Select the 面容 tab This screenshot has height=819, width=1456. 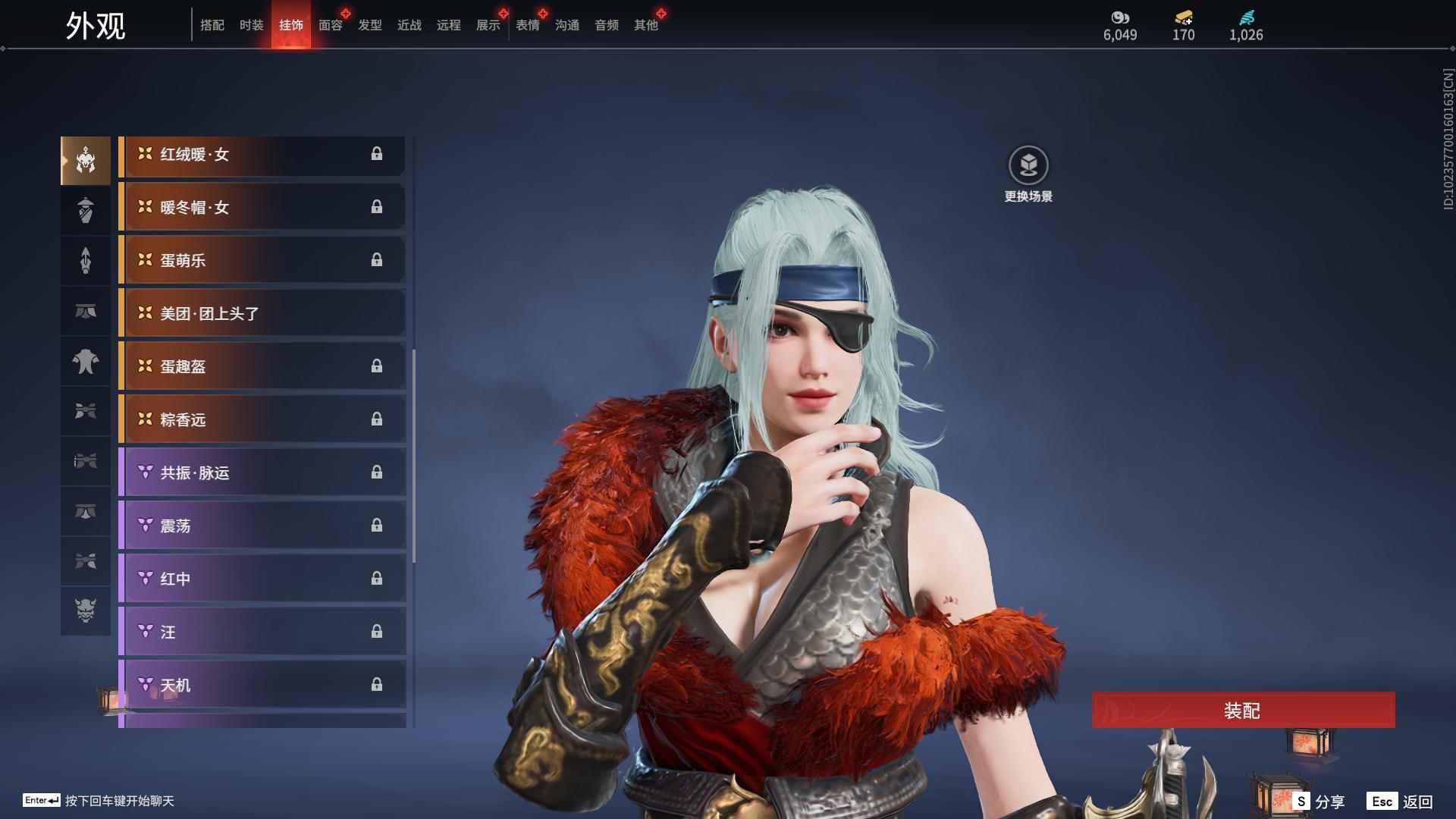pos(330,25)
